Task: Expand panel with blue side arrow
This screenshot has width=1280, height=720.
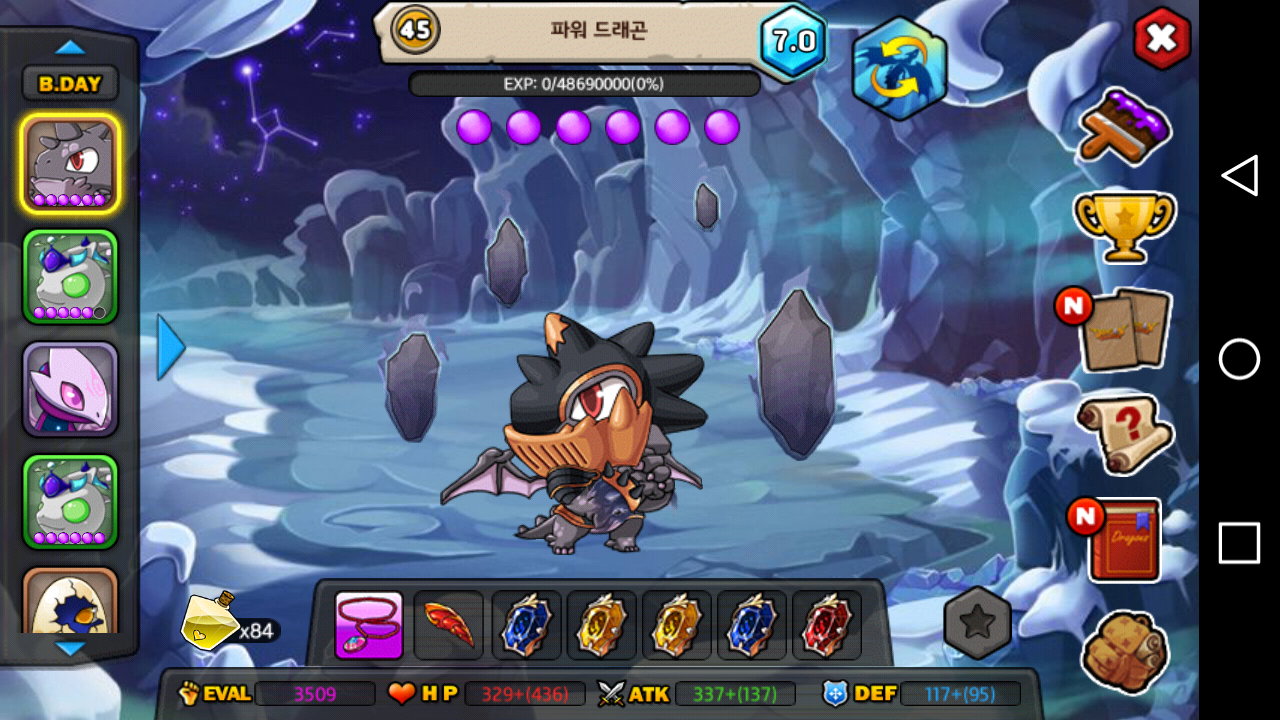Action: (171, 347)
